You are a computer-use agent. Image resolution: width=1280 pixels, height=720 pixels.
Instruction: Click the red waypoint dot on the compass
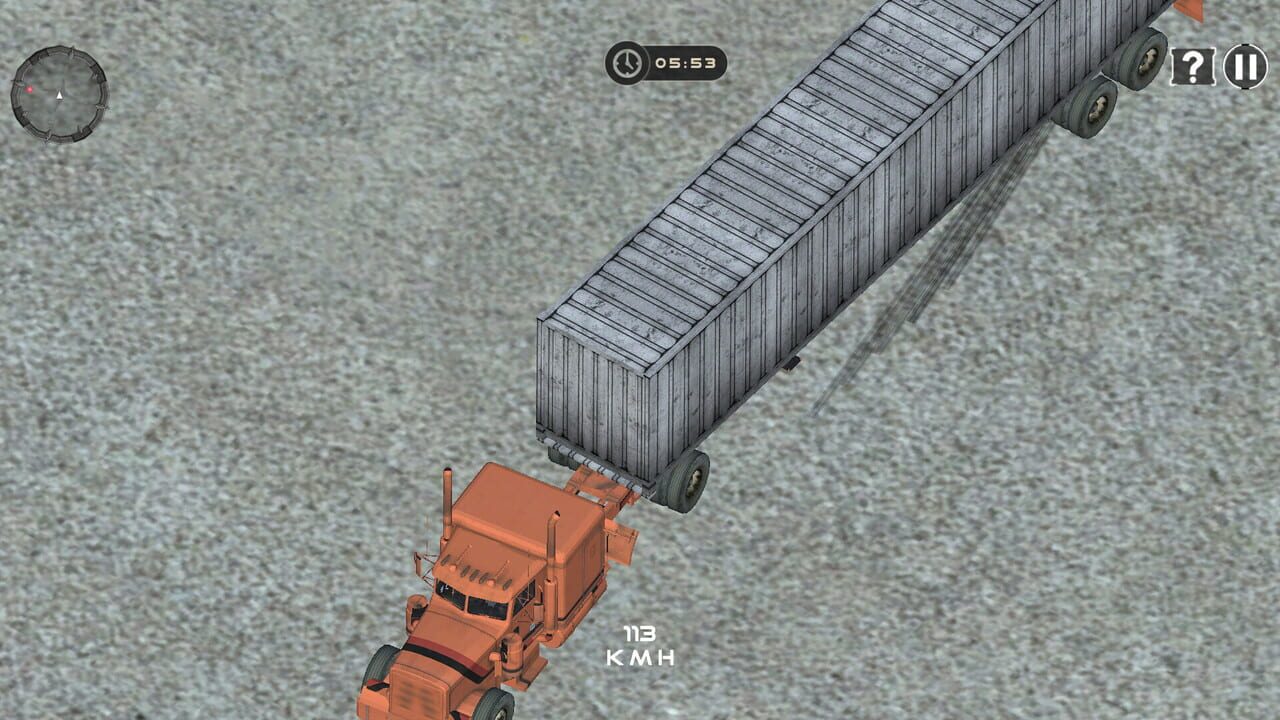(x=30, y=89)
